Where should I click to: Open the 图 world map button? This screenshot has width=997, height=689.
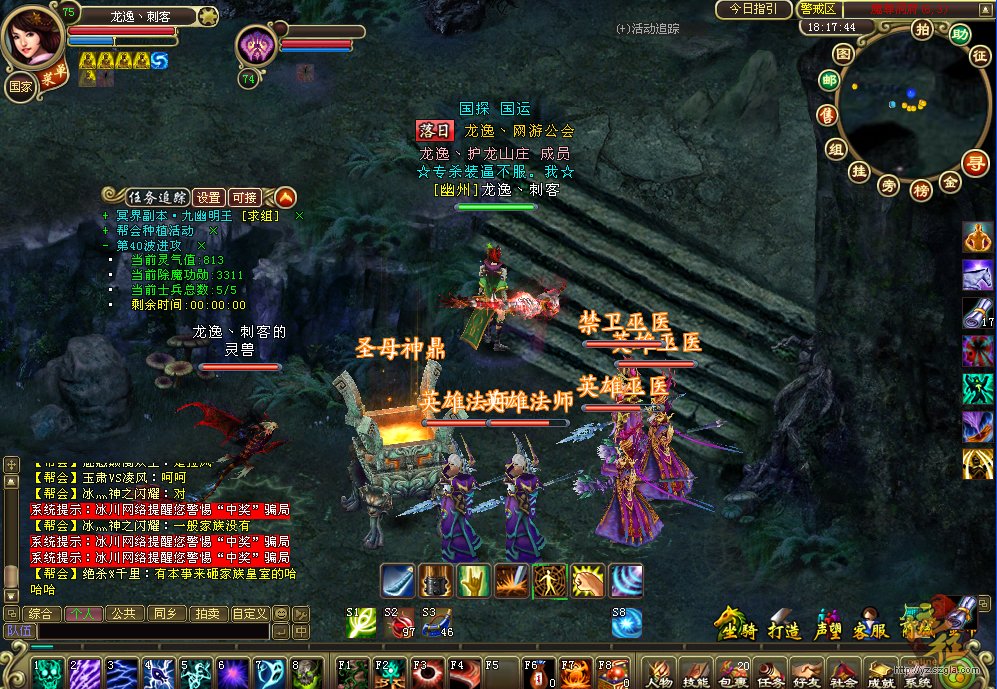click(x=844, y=52)
